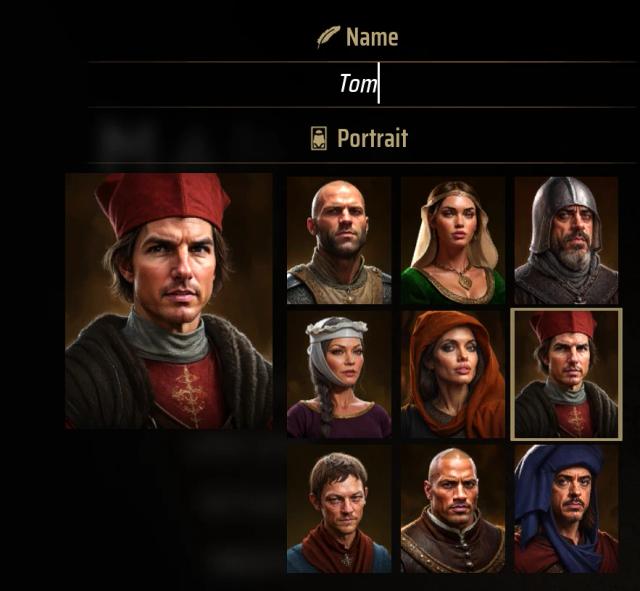This screenshot has width=640, height=591.
Task: Choose the woman in green dress portrait
Action: (x=452, y=241)
